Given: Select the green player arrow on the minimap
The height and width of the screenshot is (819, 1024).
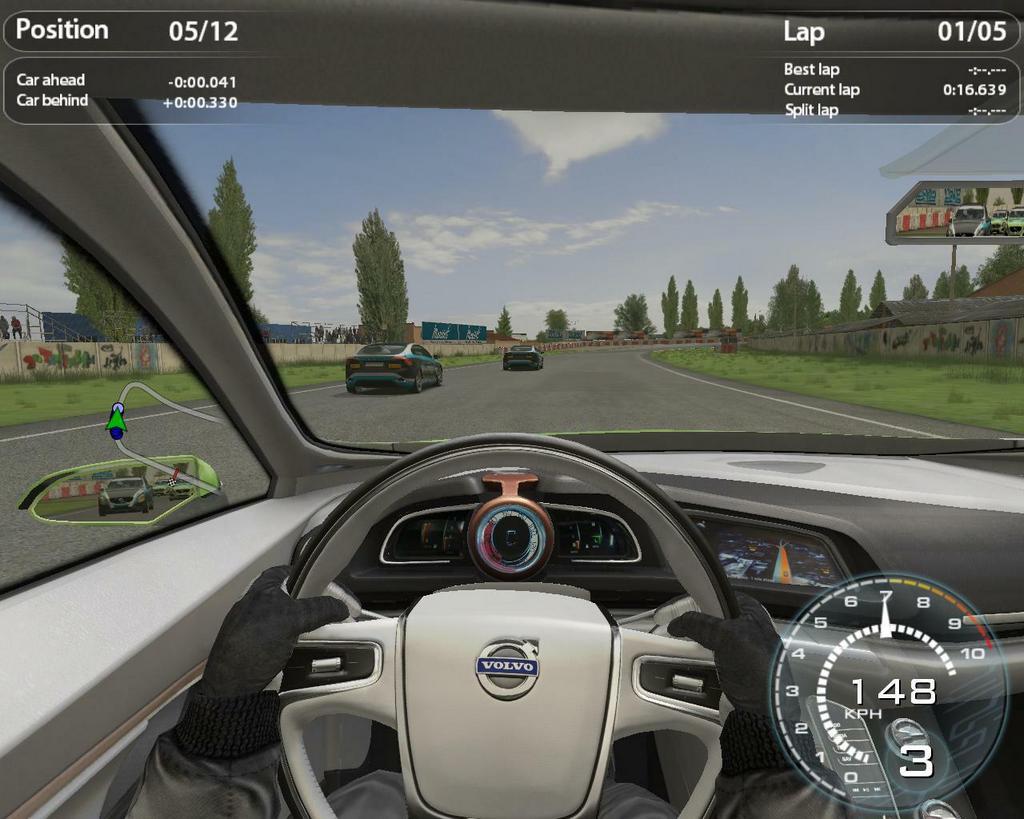Looking at the screenshot, I should coord(116,424).
